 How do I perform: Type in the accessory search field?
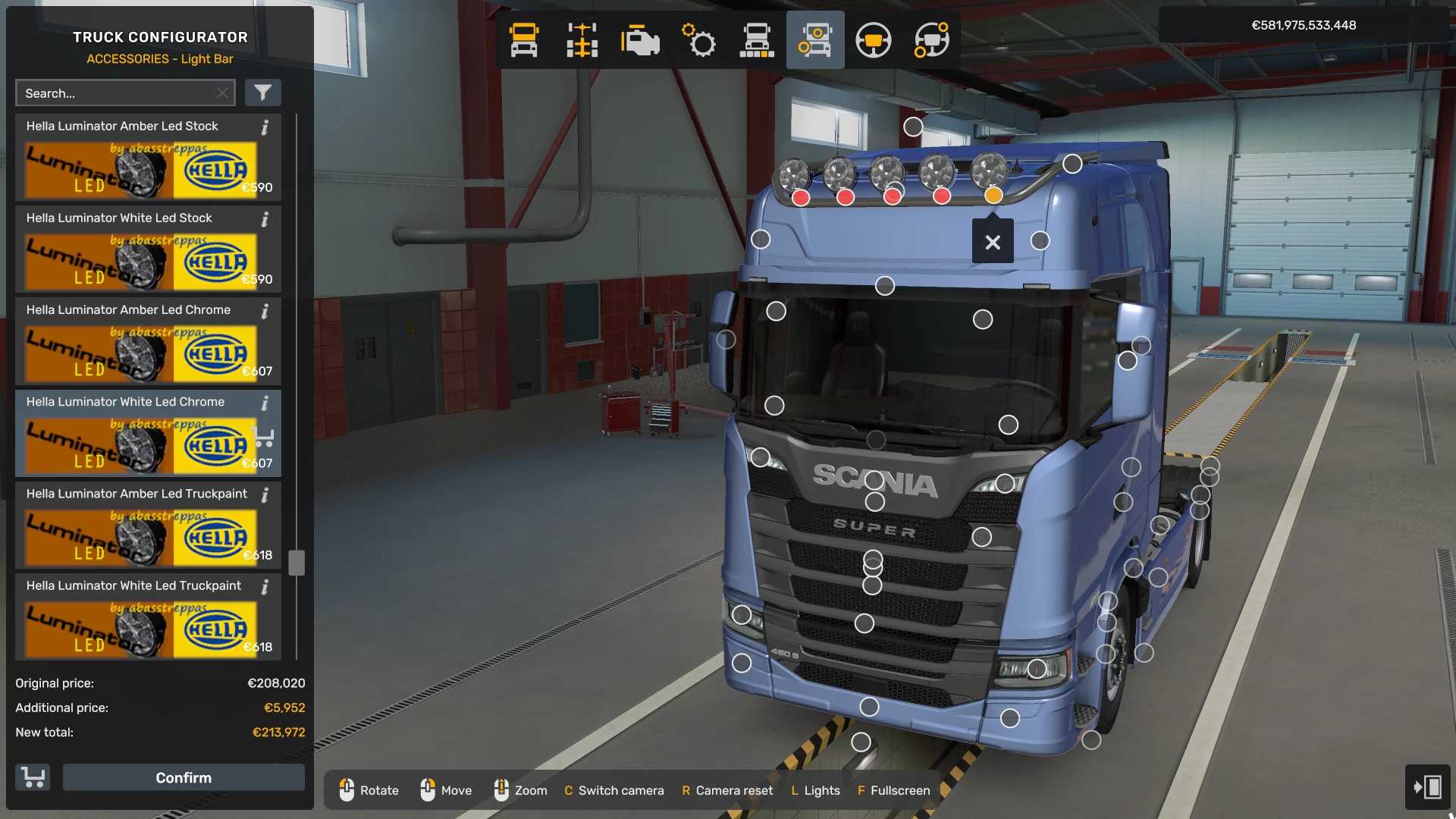118,93
